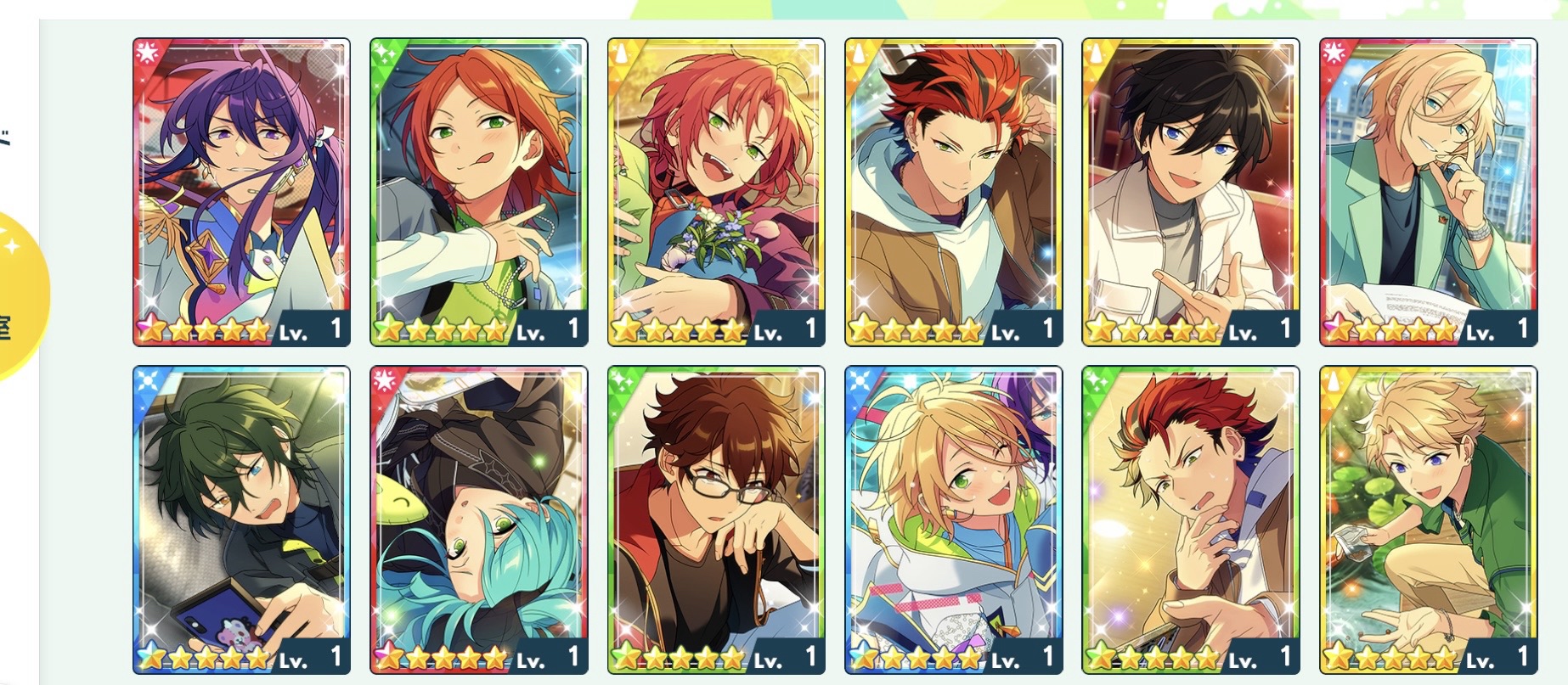1568x685 pixels.
Task: Choose the blond card holding papers
Action: point(1428,192)
